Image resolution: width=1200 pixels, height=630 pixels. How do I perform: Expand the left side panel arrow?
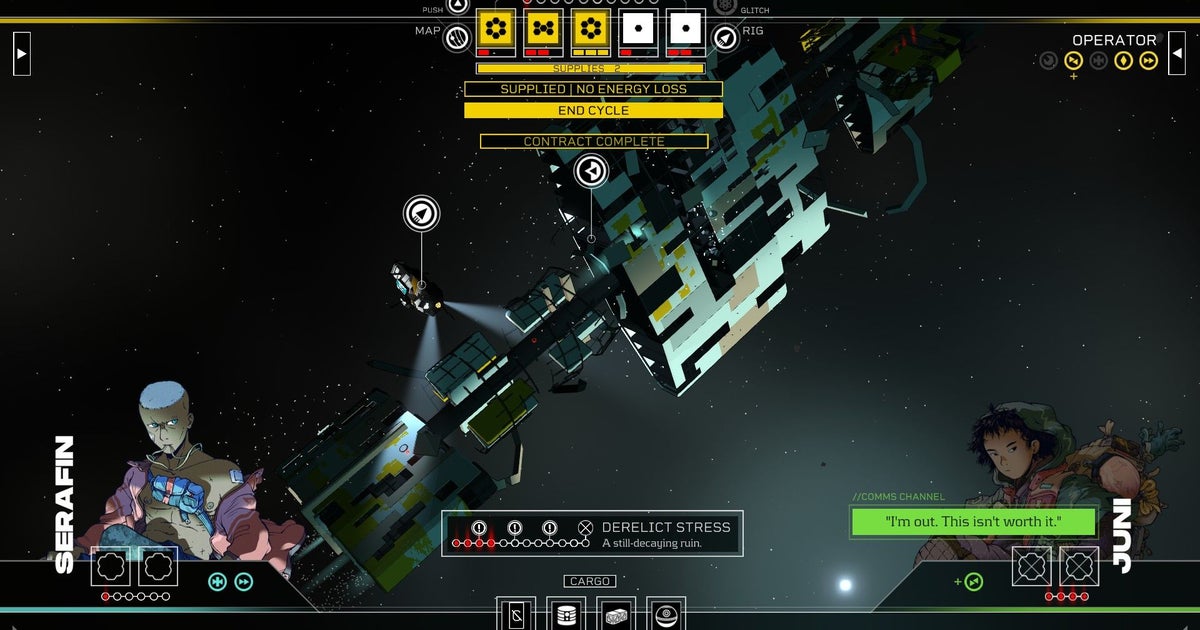tap(22, 53)
